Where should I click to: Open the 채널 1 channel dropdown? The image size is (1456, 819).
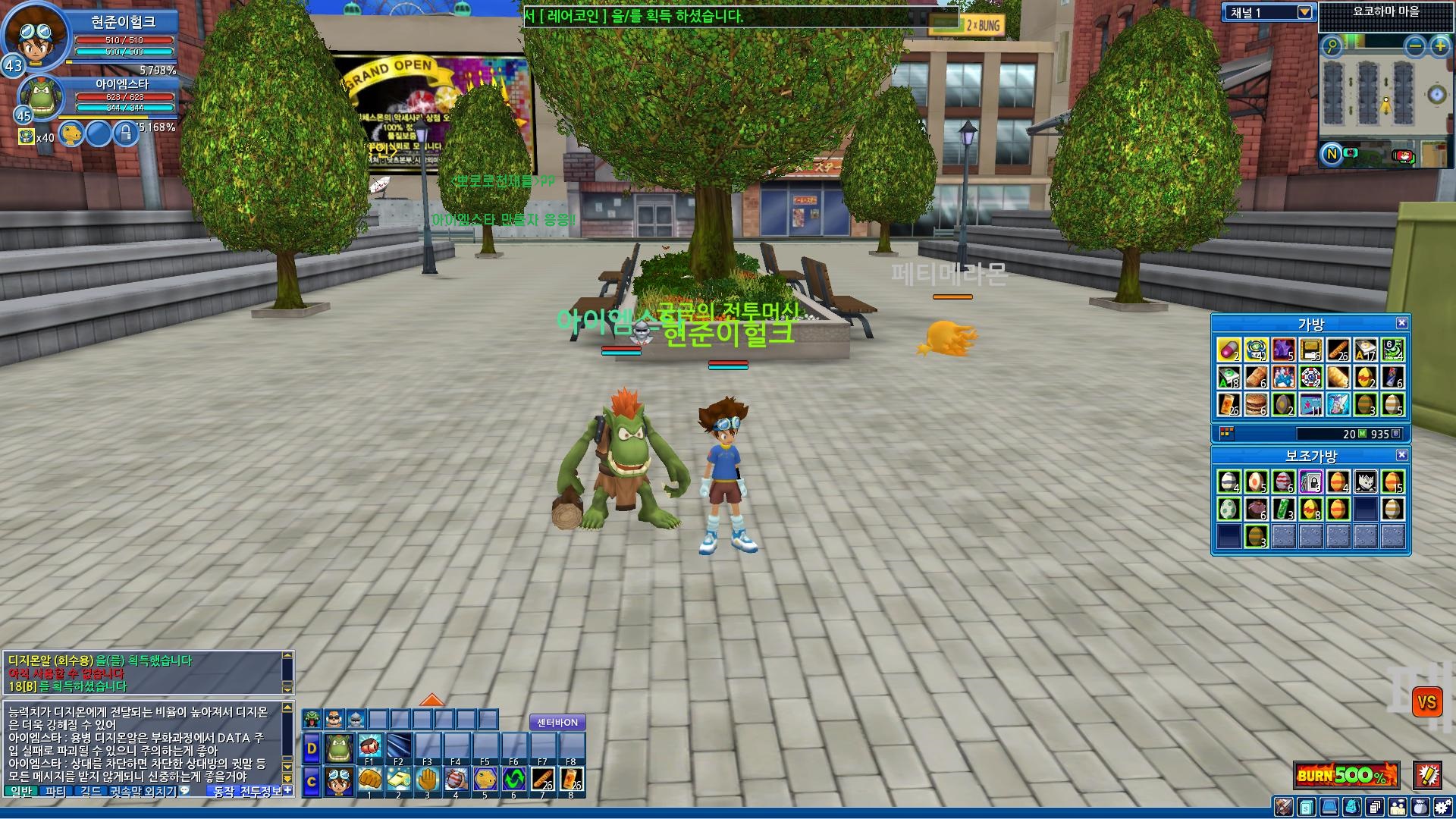[1304, 12]
